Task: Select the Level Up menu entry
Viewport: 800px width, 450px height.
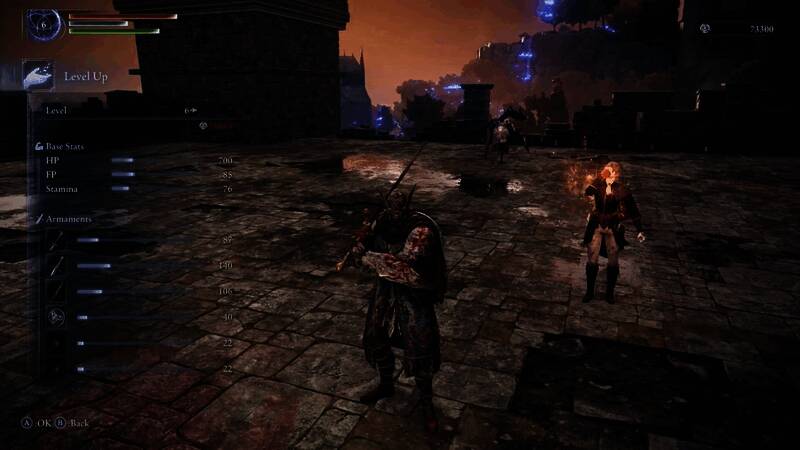Action: 85,76
